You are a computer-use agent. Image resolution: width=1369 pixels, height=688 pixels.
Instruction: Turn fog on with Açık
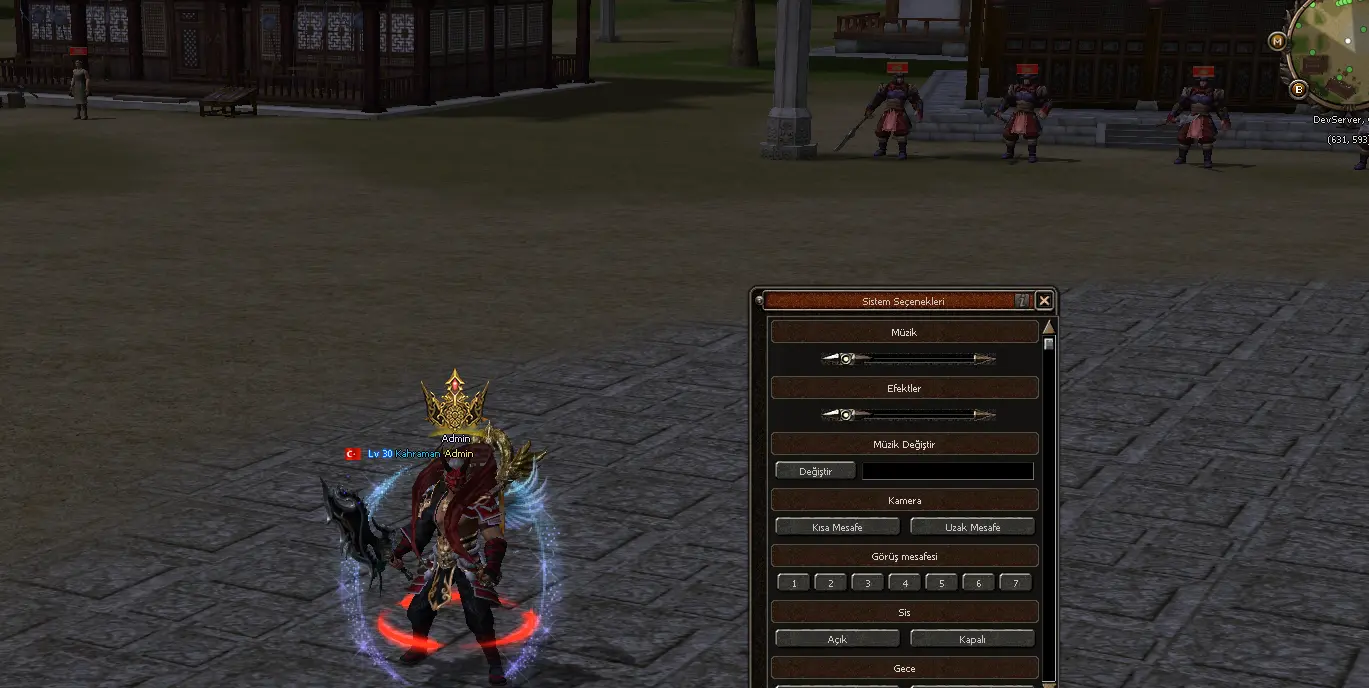[837, 639]
